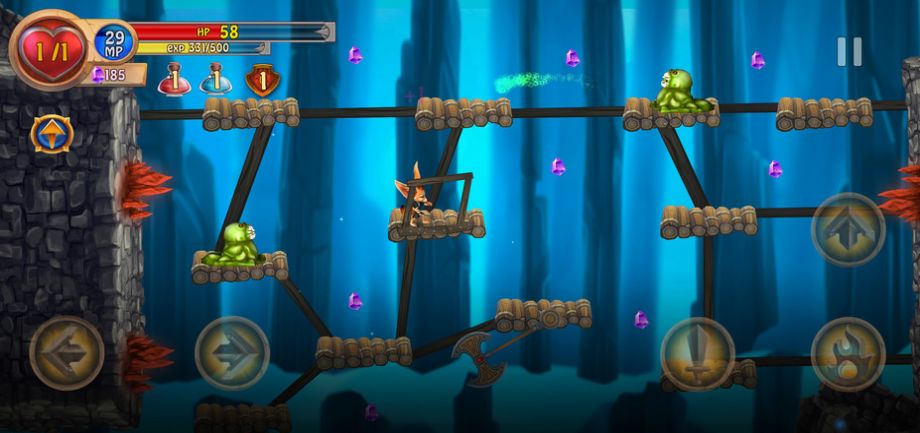Jump using the up arrow button
Viewport: 920px width, 433px height.
[x=848, y=230]
